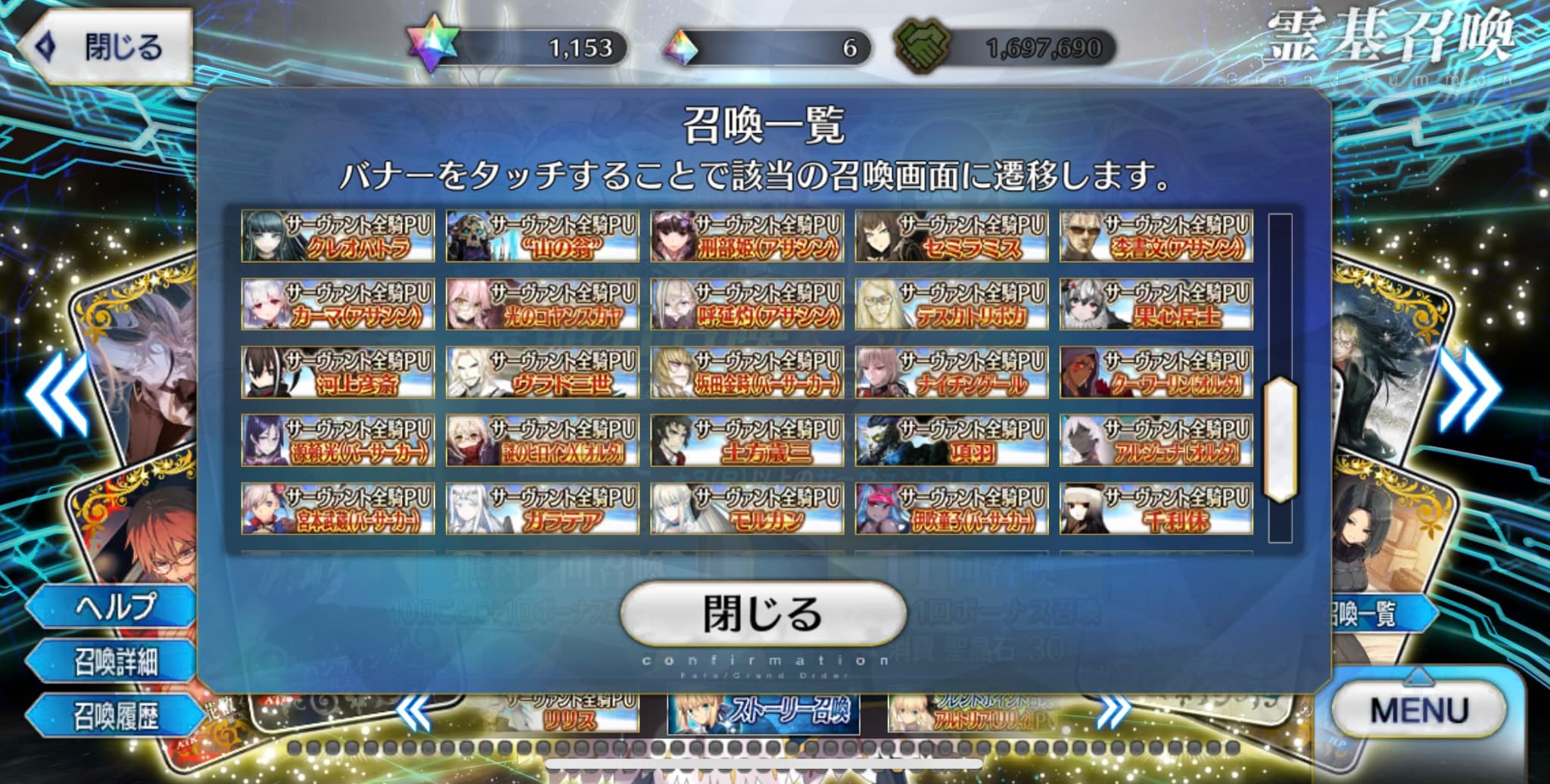This screenshot has height=784, width=1550.
Task: Select the ヴラド三世 banner
Action: coord(542,372)
